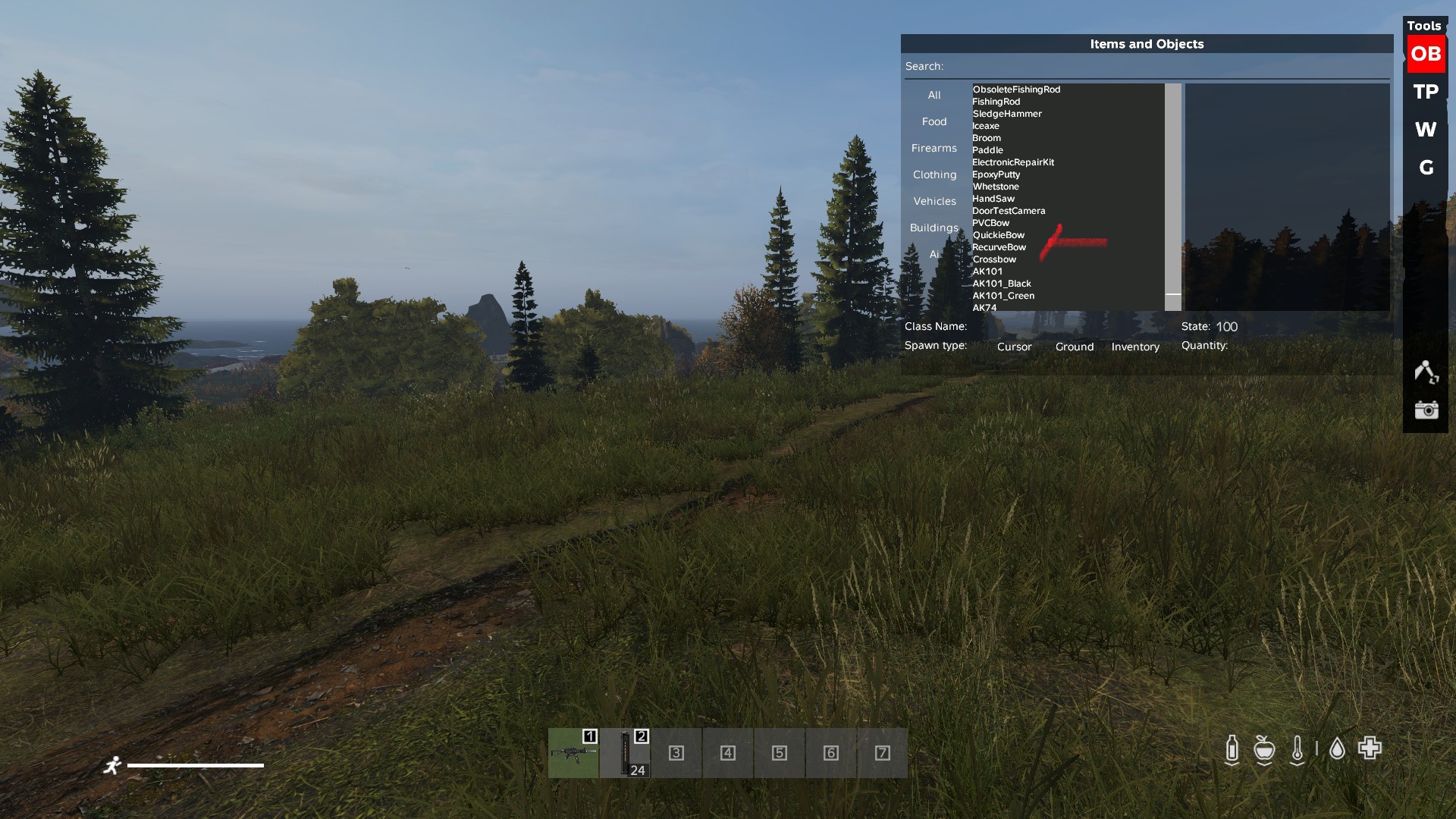Select the G tool in the Tools sidebar
Viewport: 1456px width, 819px height.
coord(1426,167)
